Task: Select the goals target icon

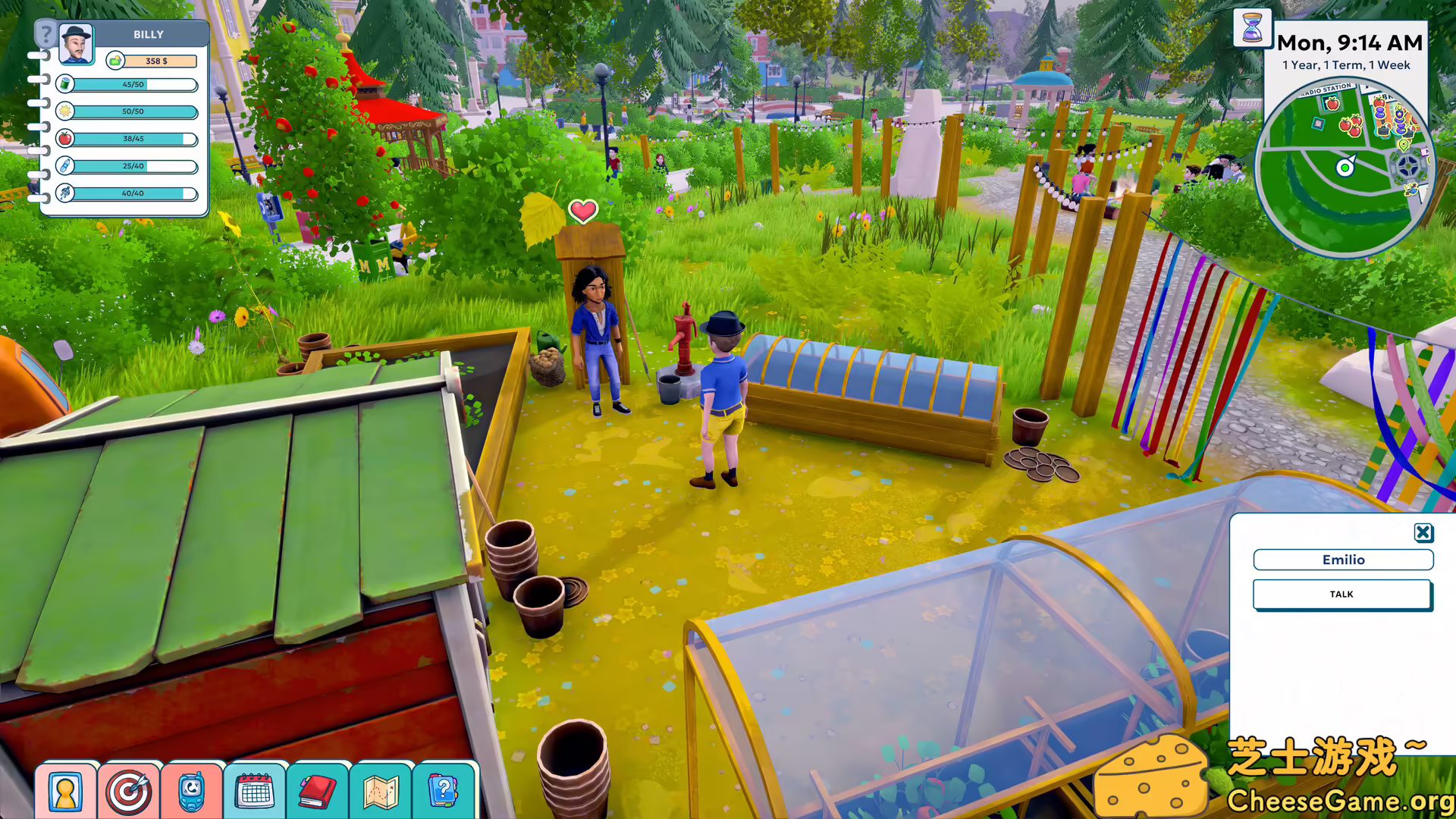Action: [x=130, y=791]
